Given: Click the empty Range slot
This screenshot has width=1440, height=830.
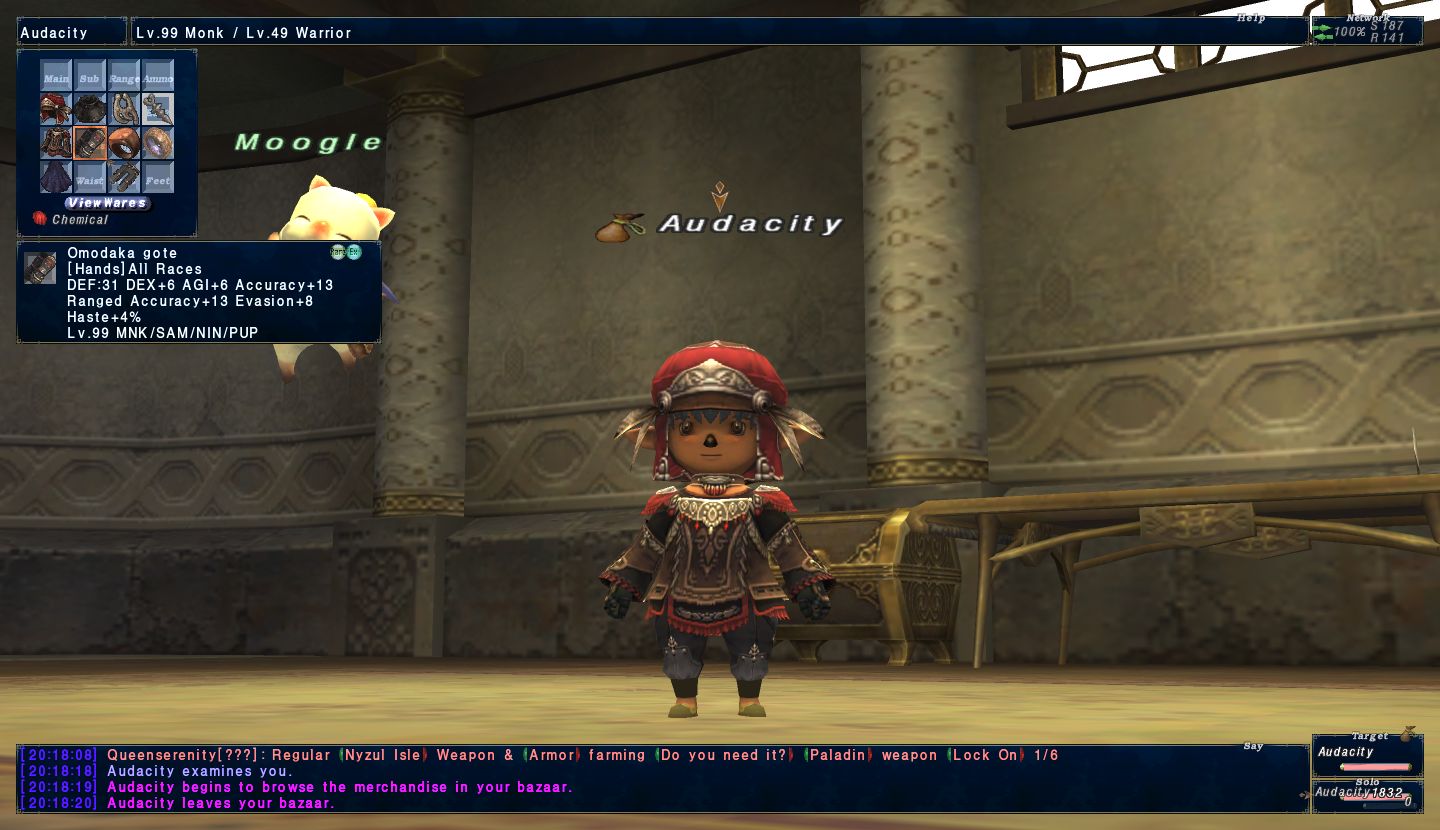Looking at the screenshot, I should pos(124,77).
